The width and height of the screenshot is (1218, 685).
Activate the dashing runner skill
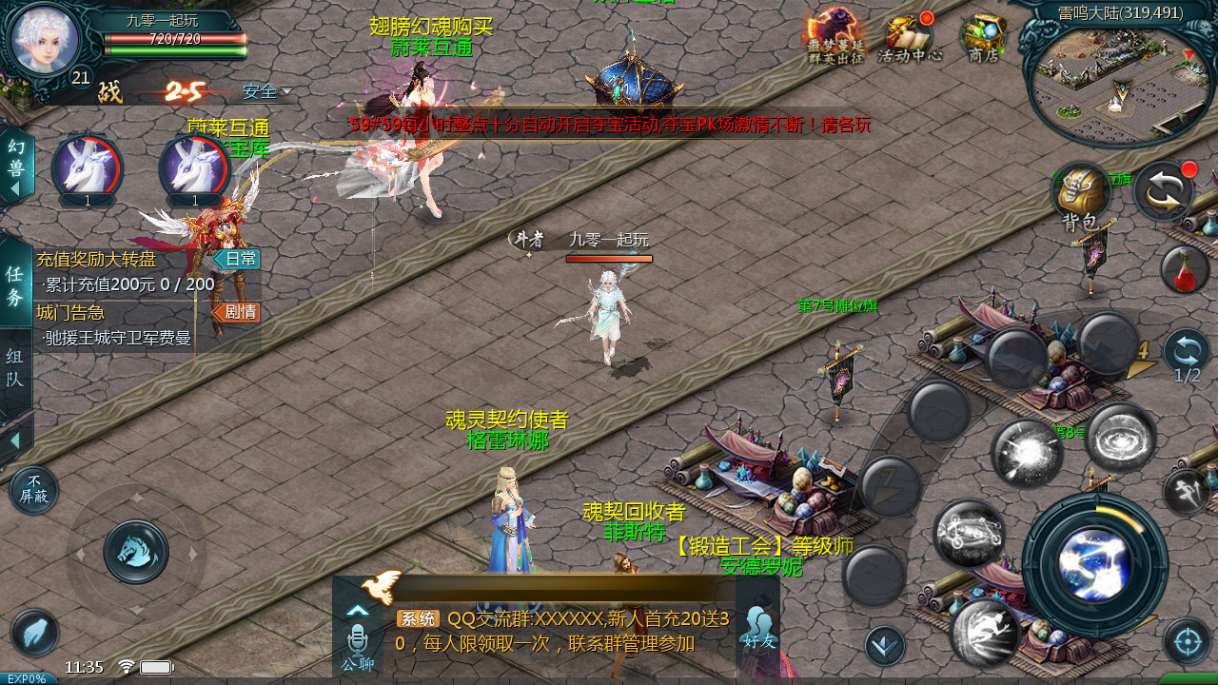(984, 632)
